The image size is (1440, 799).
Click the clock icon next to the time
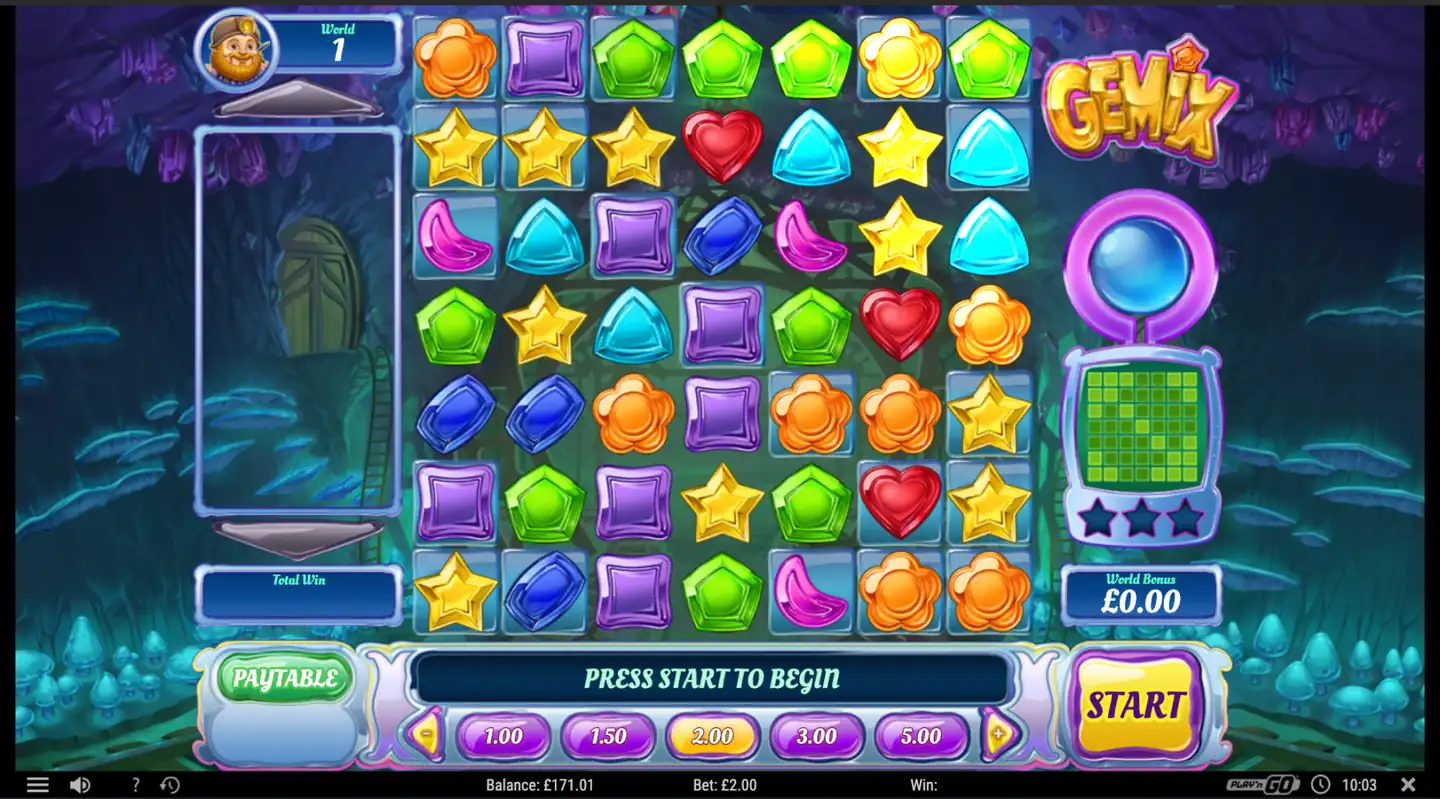[1322, 784]
